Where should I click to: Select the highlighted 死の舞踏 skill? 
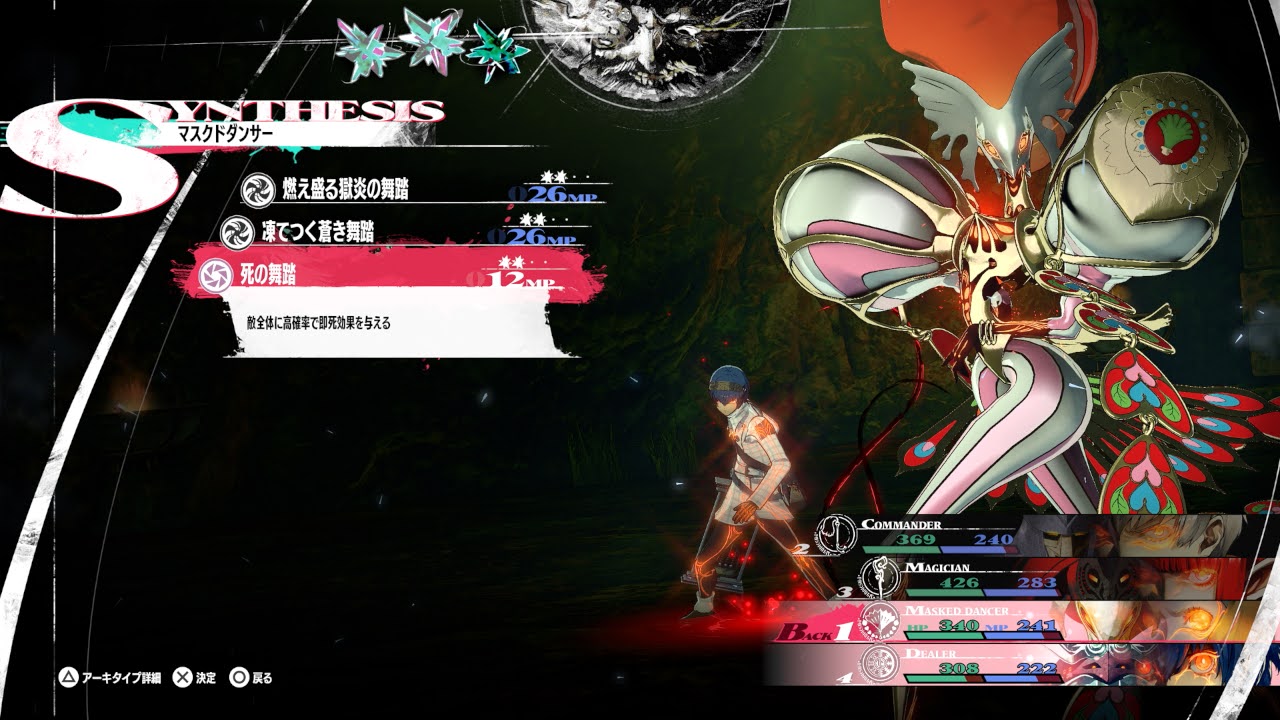[x=390, y=274]
